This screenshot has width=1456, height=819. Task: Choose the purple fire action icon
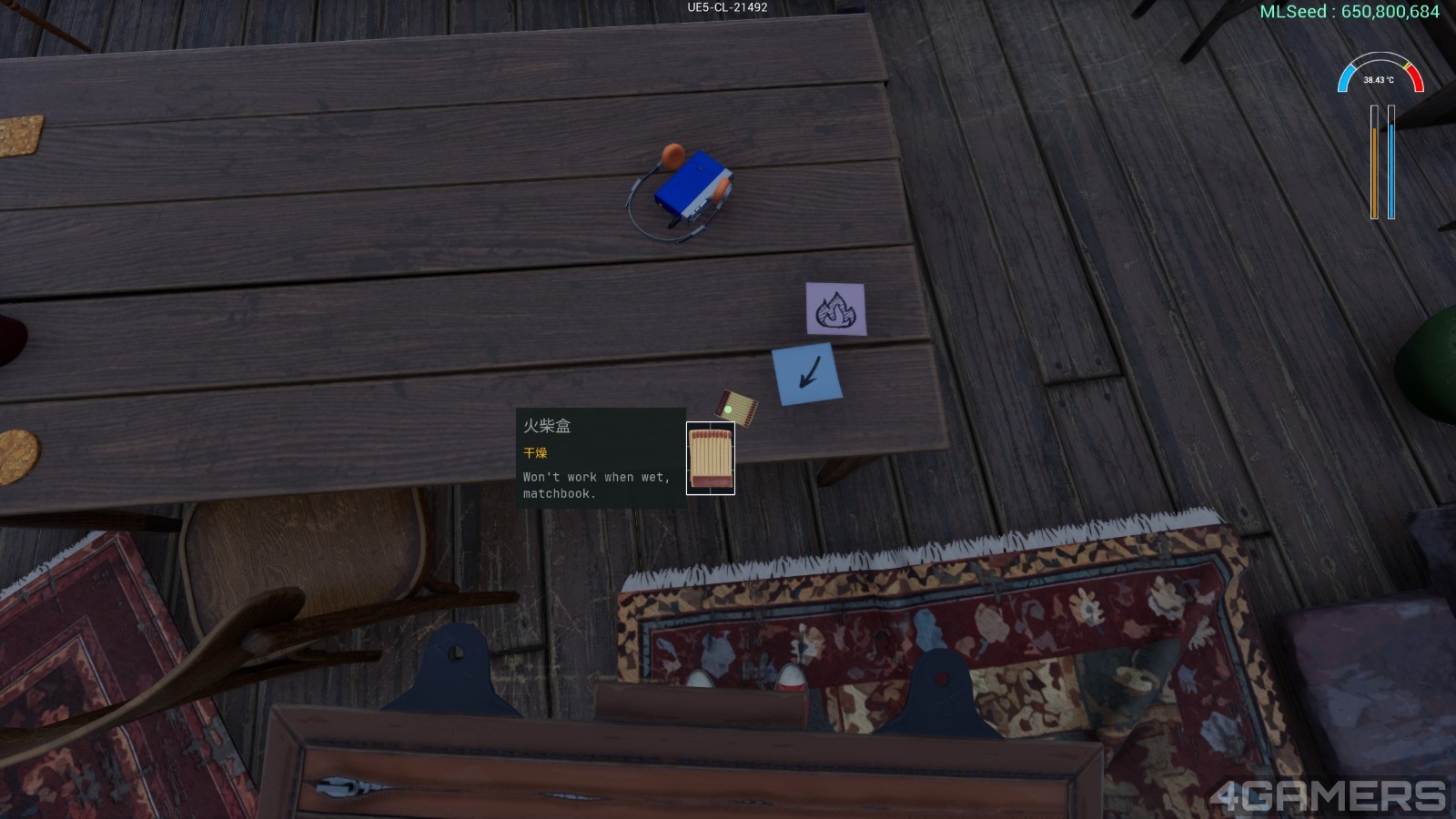click(x=835, y=309)
